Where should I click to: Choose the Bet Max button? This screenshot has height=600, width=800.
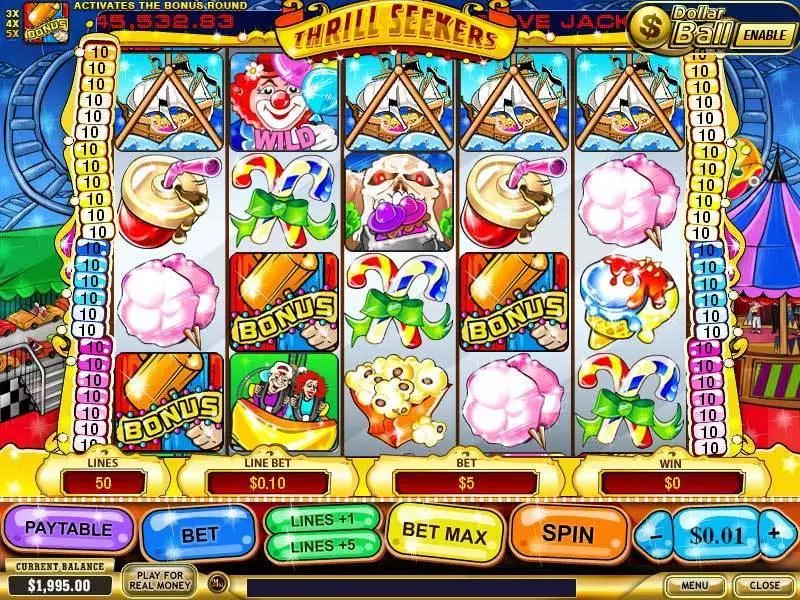[x=445, y=535]
